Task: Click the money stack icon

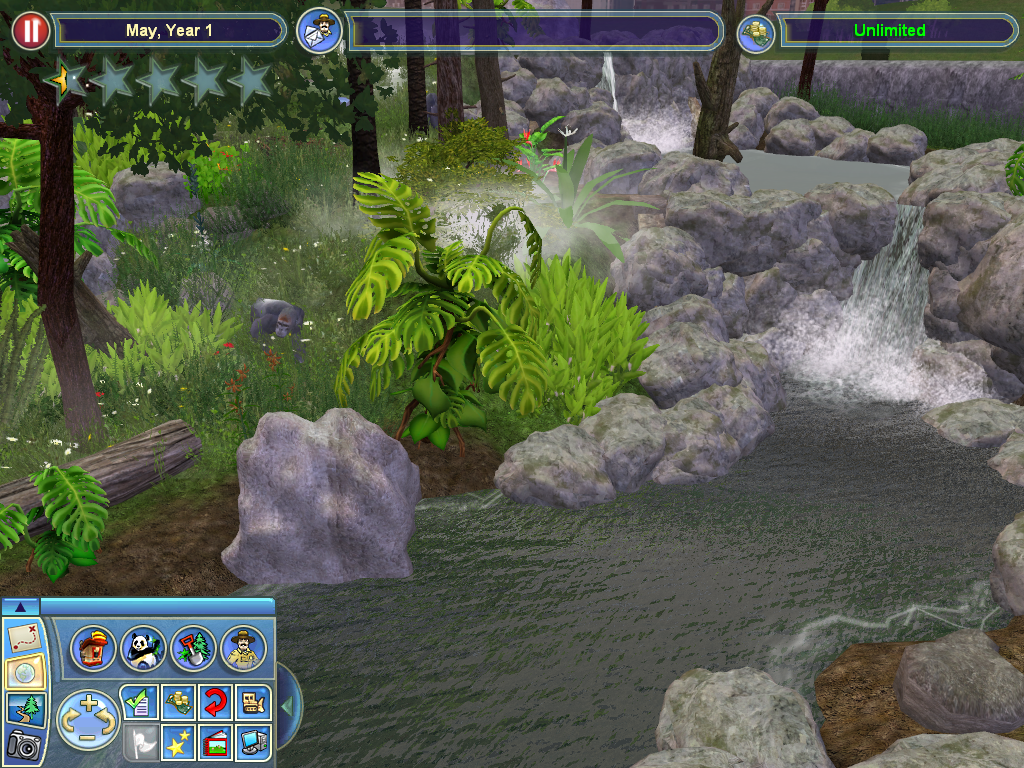Action: pos(756,32)
